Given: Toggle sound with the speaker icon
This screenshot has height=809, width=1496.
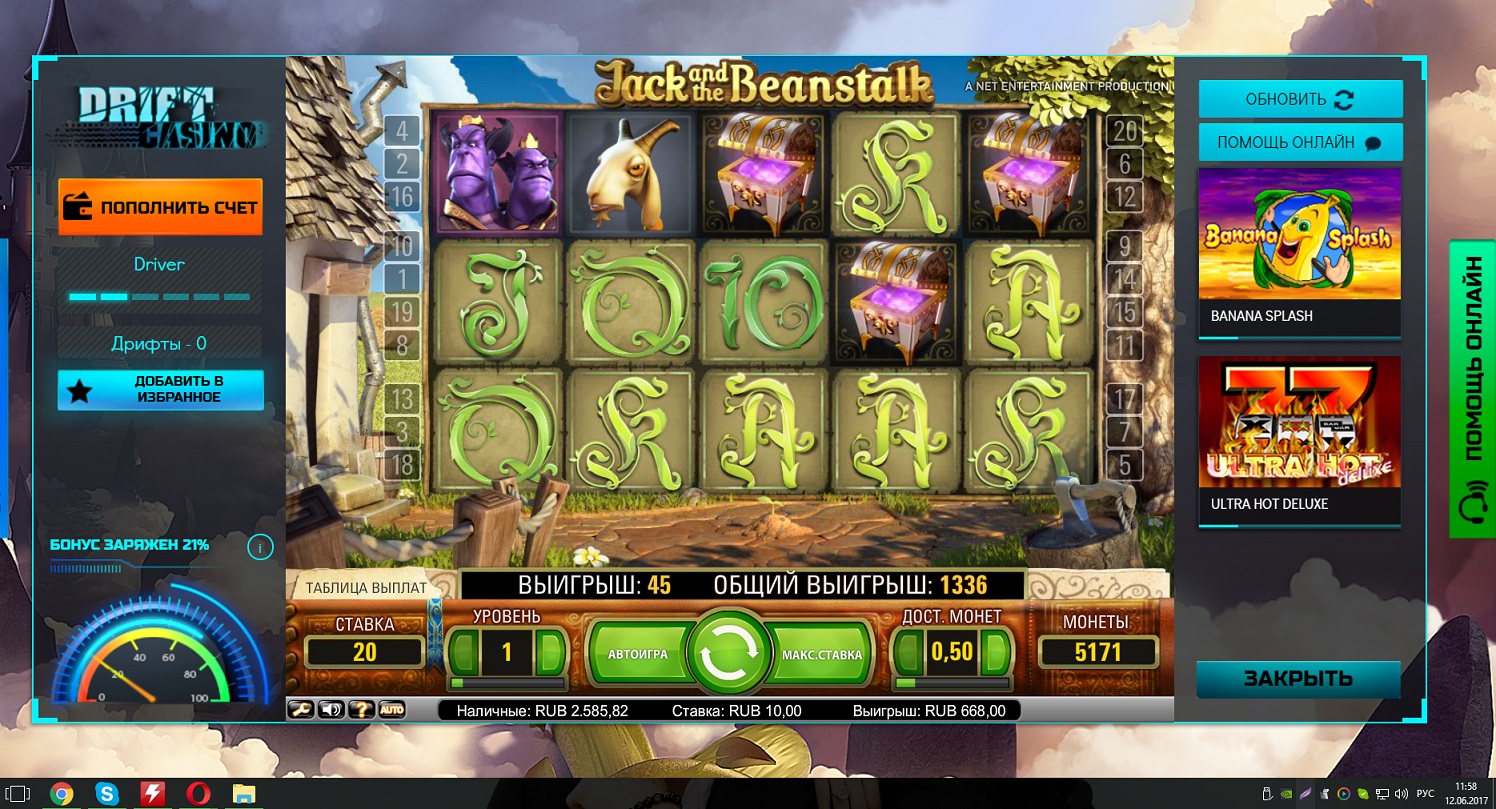Looking at the screenshot, I should 330,710.
